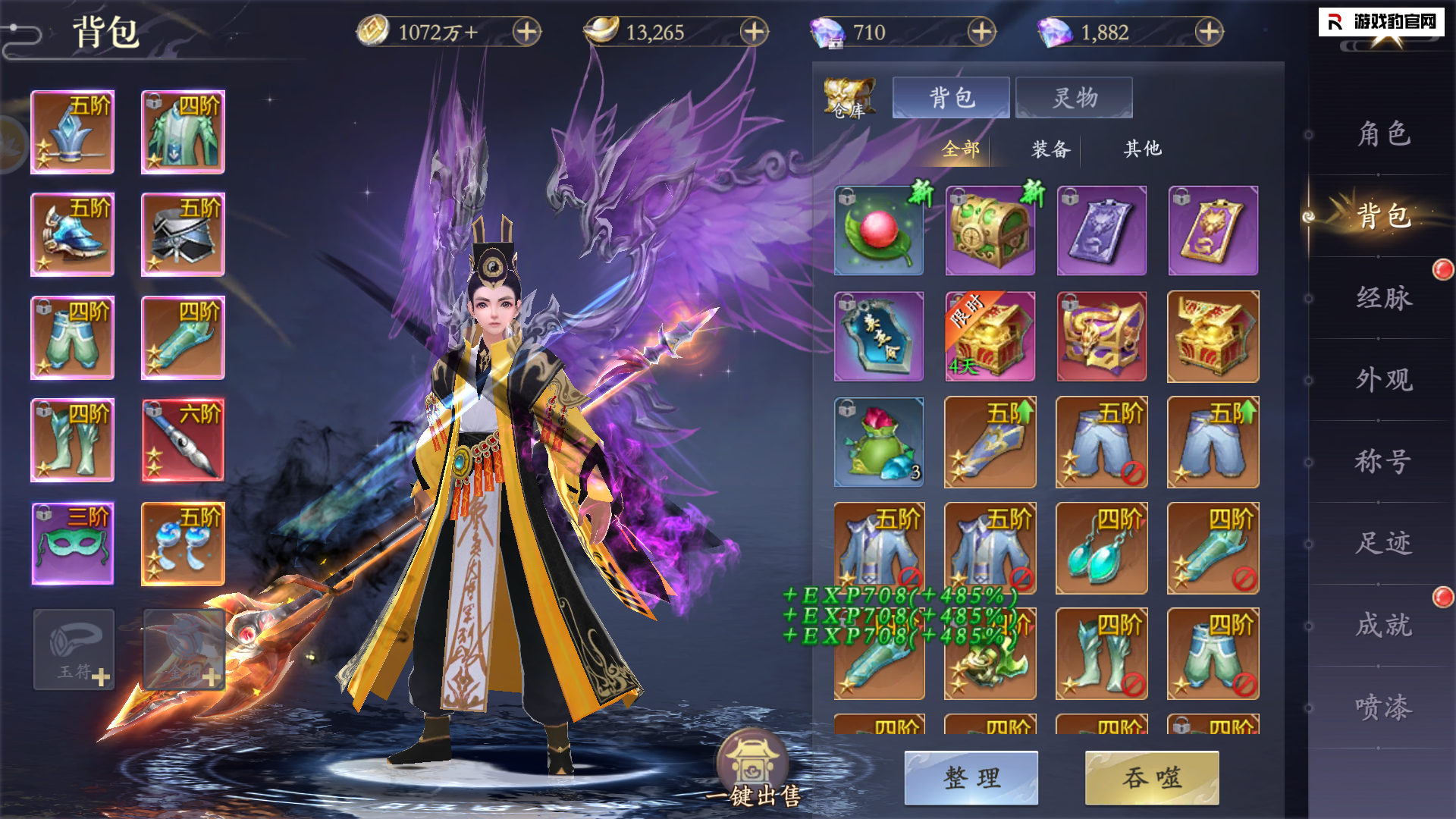Inspect the equipped 三阶 green mask slot
Screen dimensions: 1456x819
[x=73, y=543]
